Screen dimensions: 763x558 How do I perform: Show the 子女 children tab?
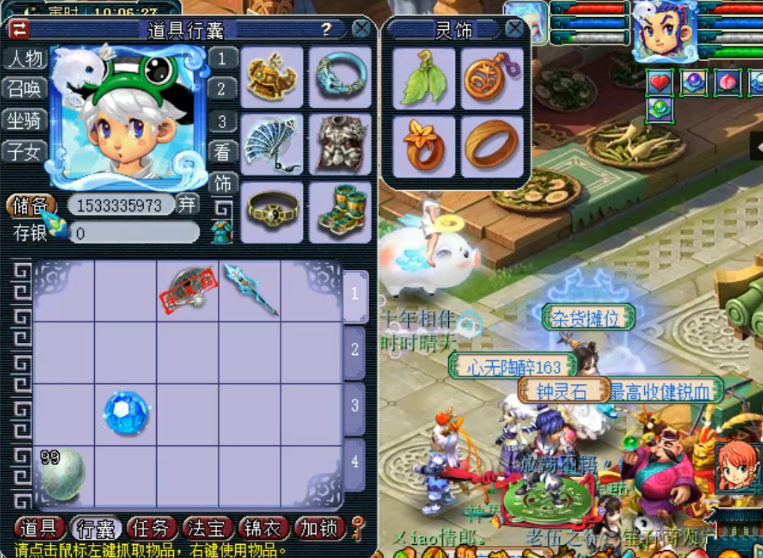point(25,152)
